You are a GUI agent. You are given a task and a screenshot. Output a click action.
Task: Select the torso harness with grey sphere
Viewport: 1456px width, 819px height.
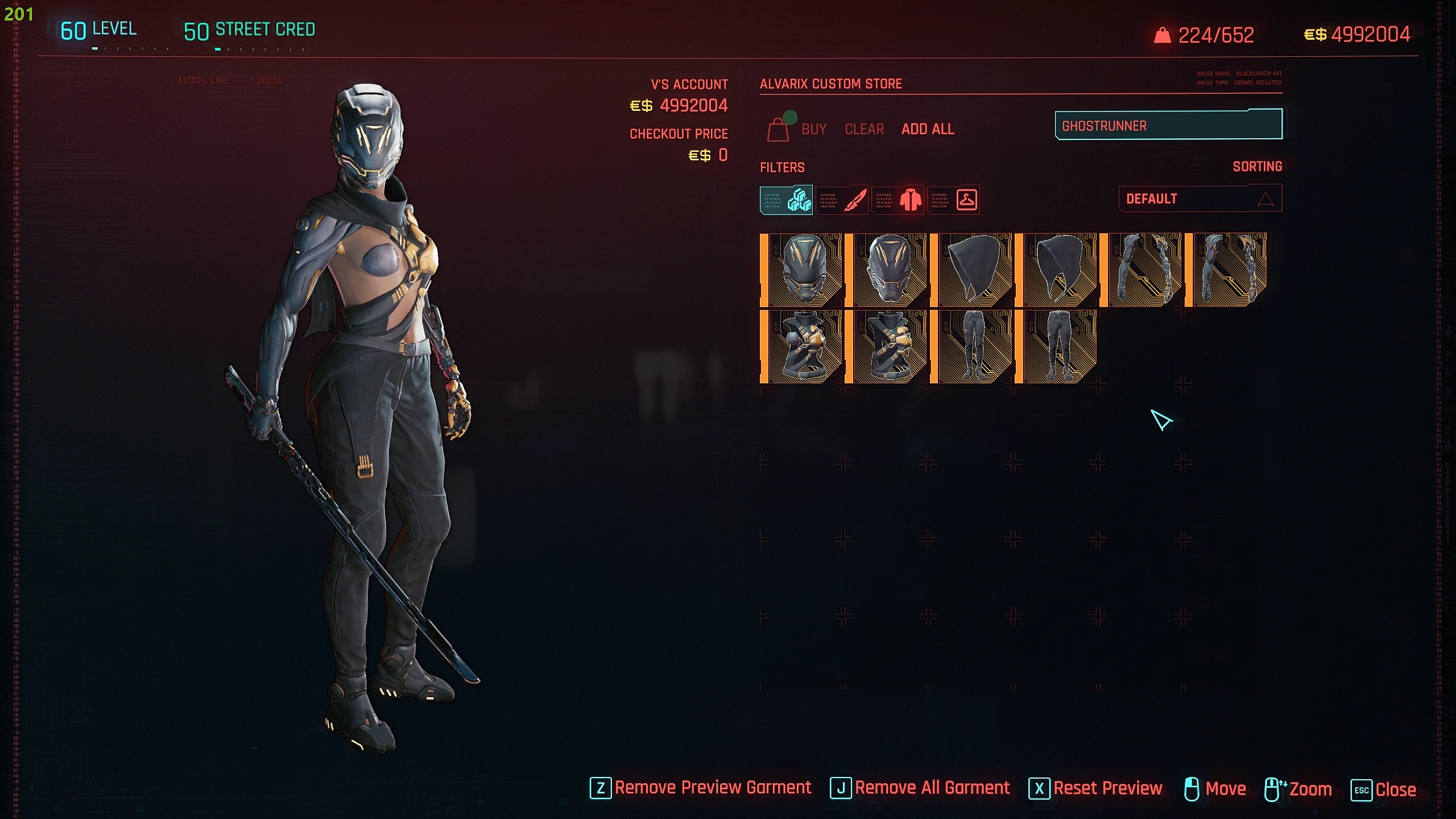click(x=801, y=346)
